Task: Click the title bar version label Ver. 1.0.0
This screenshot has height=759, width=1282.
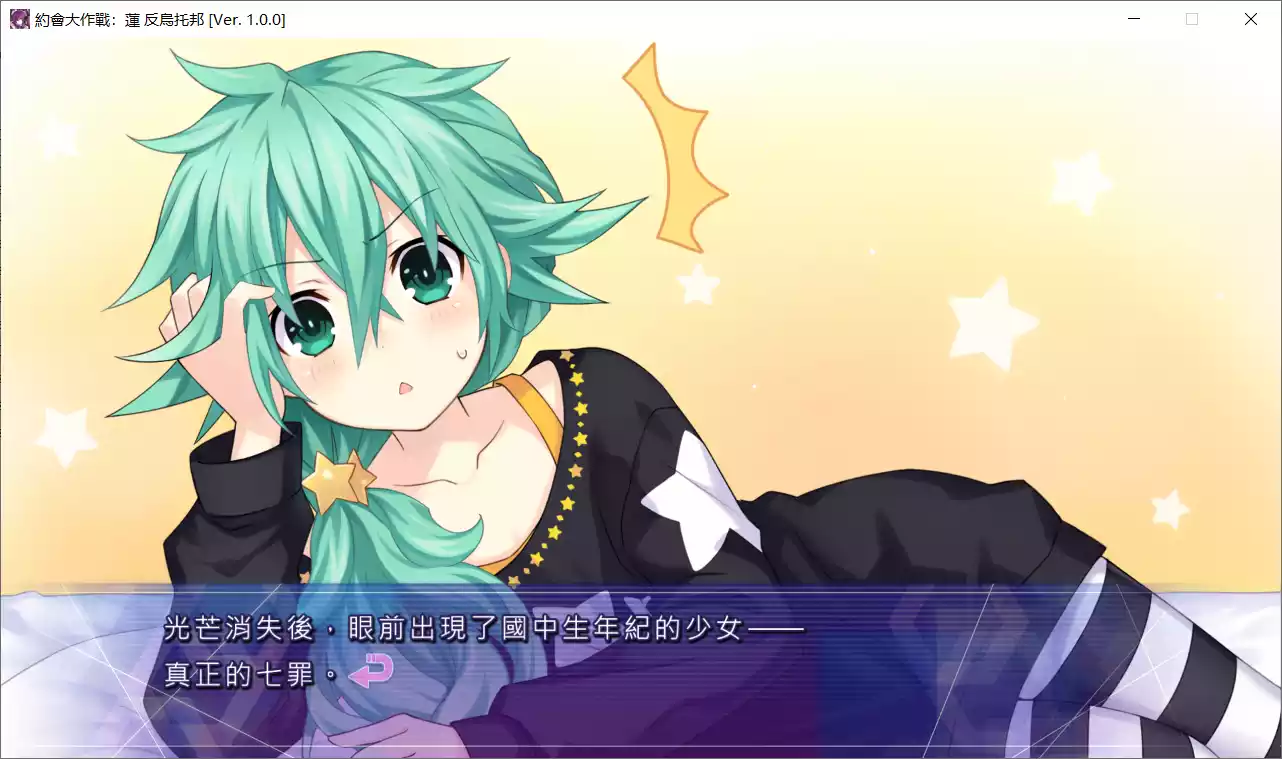Action: tap(247, 18)
